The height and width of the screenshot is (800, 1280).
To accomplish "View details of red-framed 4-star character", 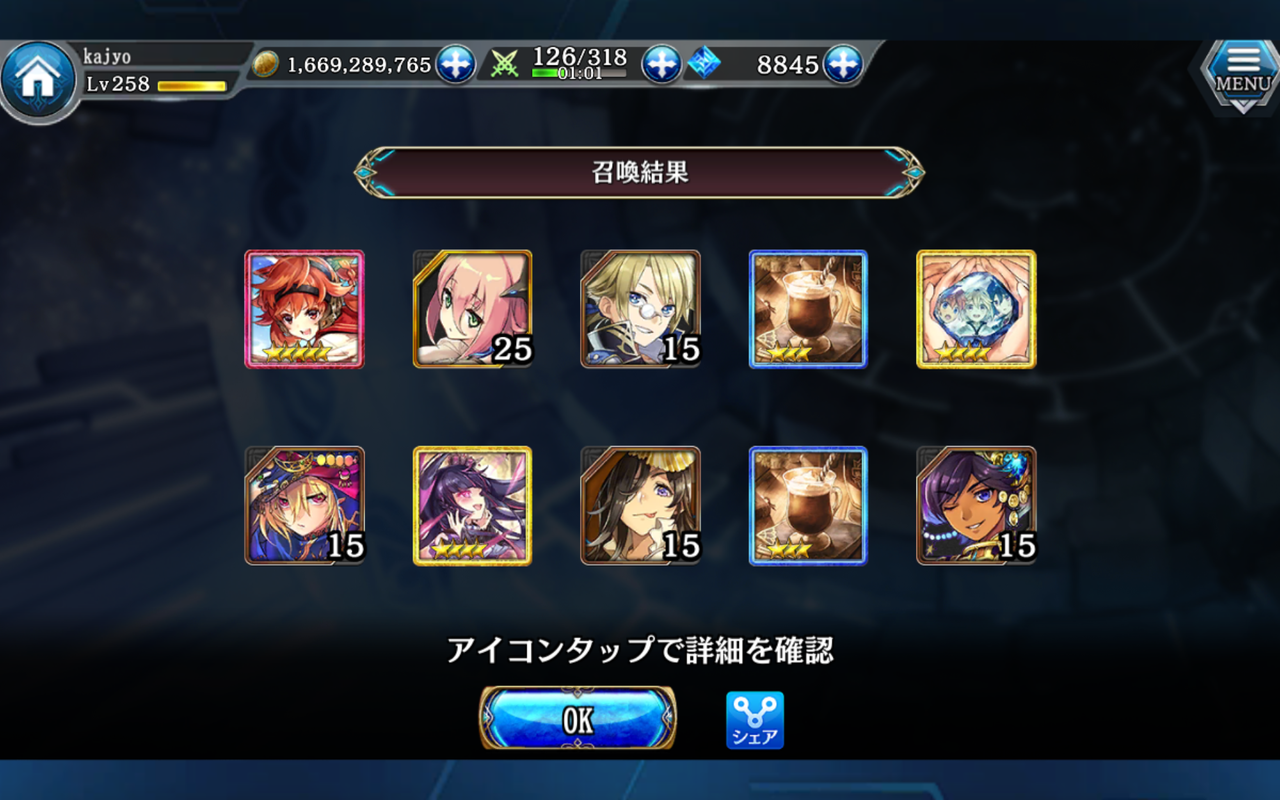I will click(x=305, y=308).
